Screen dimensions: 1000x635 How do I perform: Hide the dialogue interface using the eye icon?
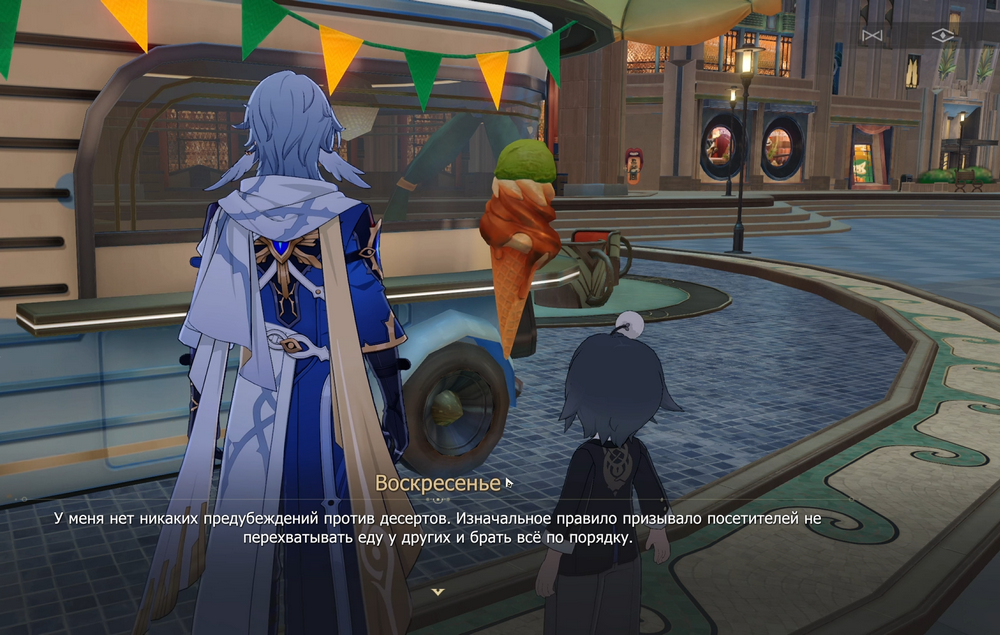coord(942,35)
